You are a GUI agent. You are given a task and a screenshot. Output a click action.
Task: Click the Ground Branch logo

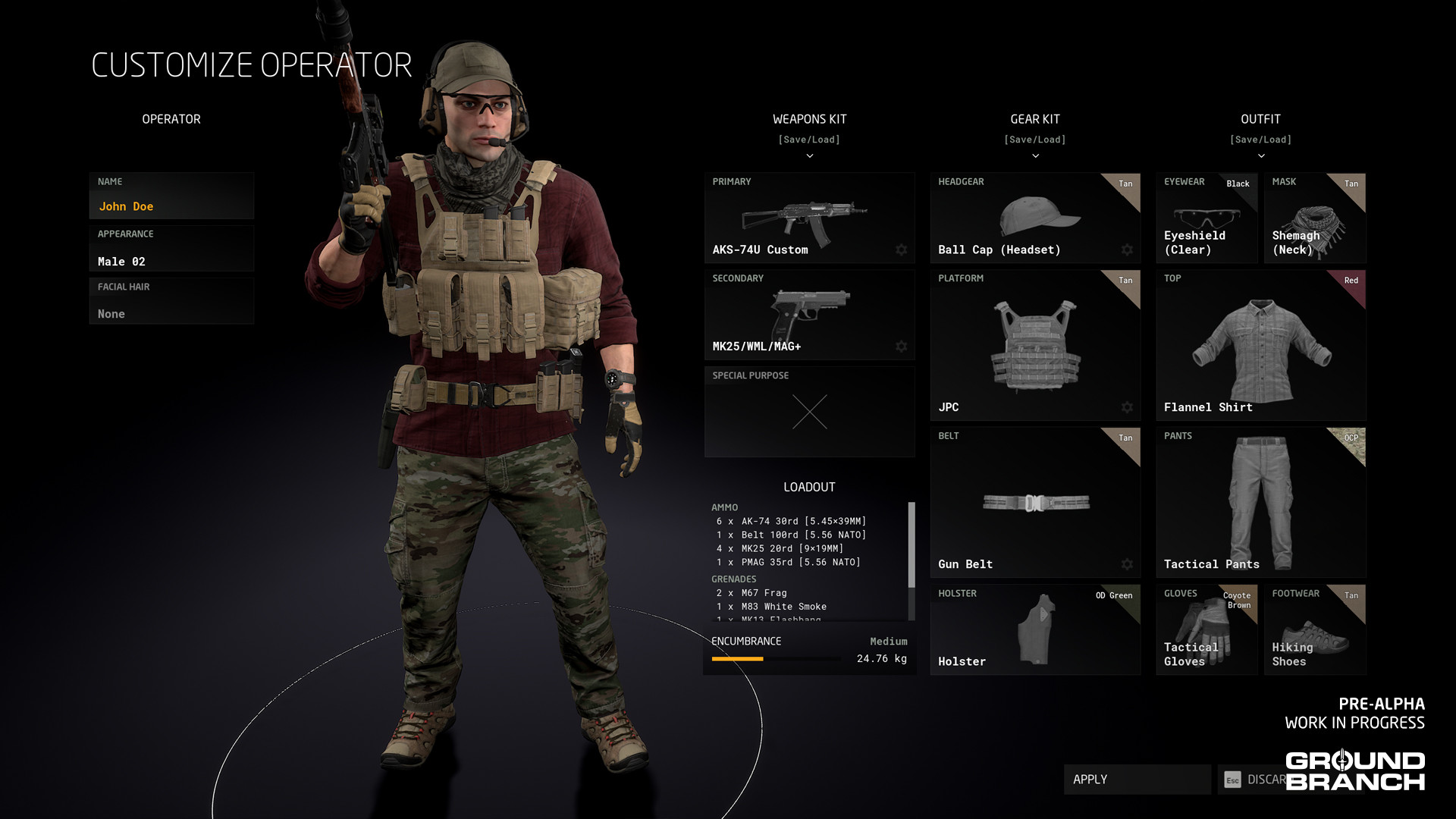[1357, 770]
